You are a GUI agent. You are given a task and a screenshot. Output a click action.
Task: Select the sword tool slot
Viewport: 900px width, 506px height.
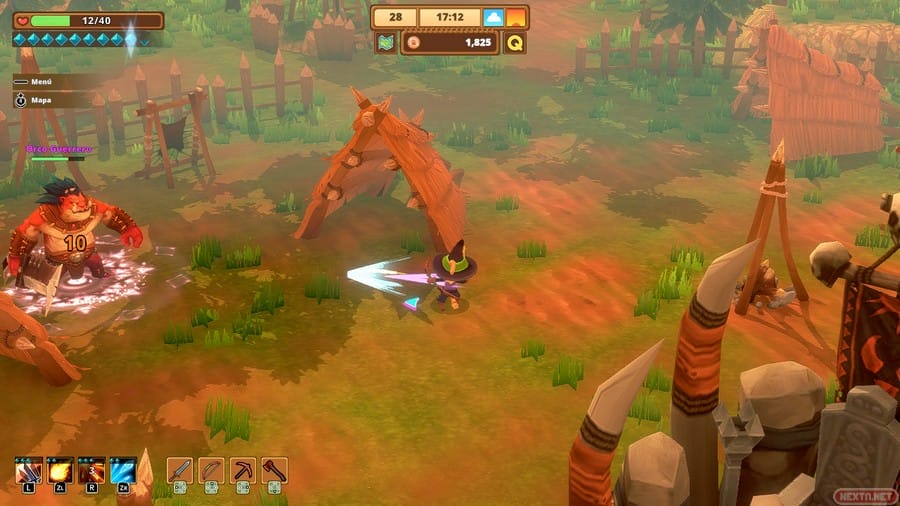point(179,470)
